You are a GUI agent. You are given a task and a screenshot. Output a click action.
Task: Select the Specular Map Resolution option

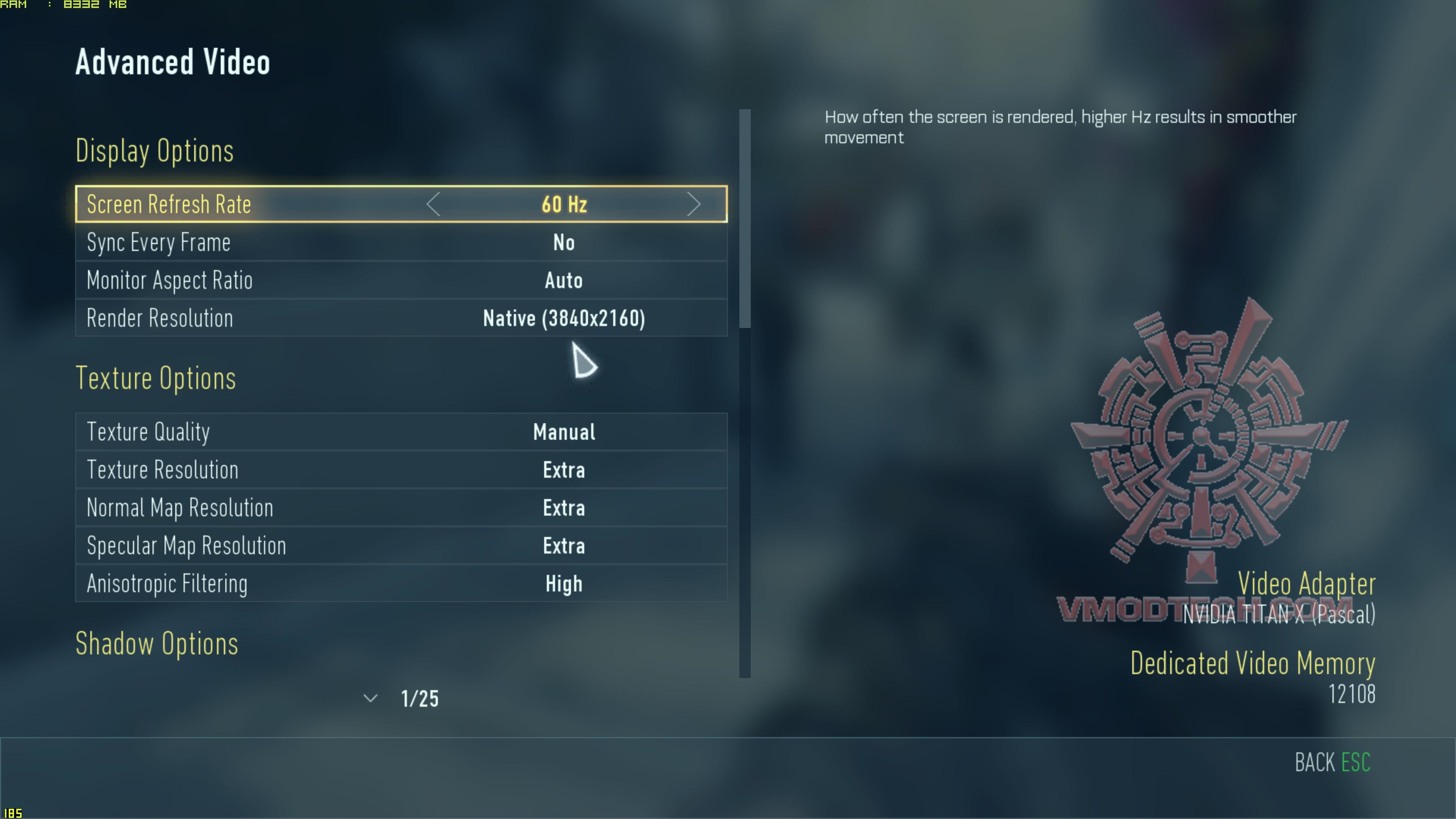pos(401,546)
